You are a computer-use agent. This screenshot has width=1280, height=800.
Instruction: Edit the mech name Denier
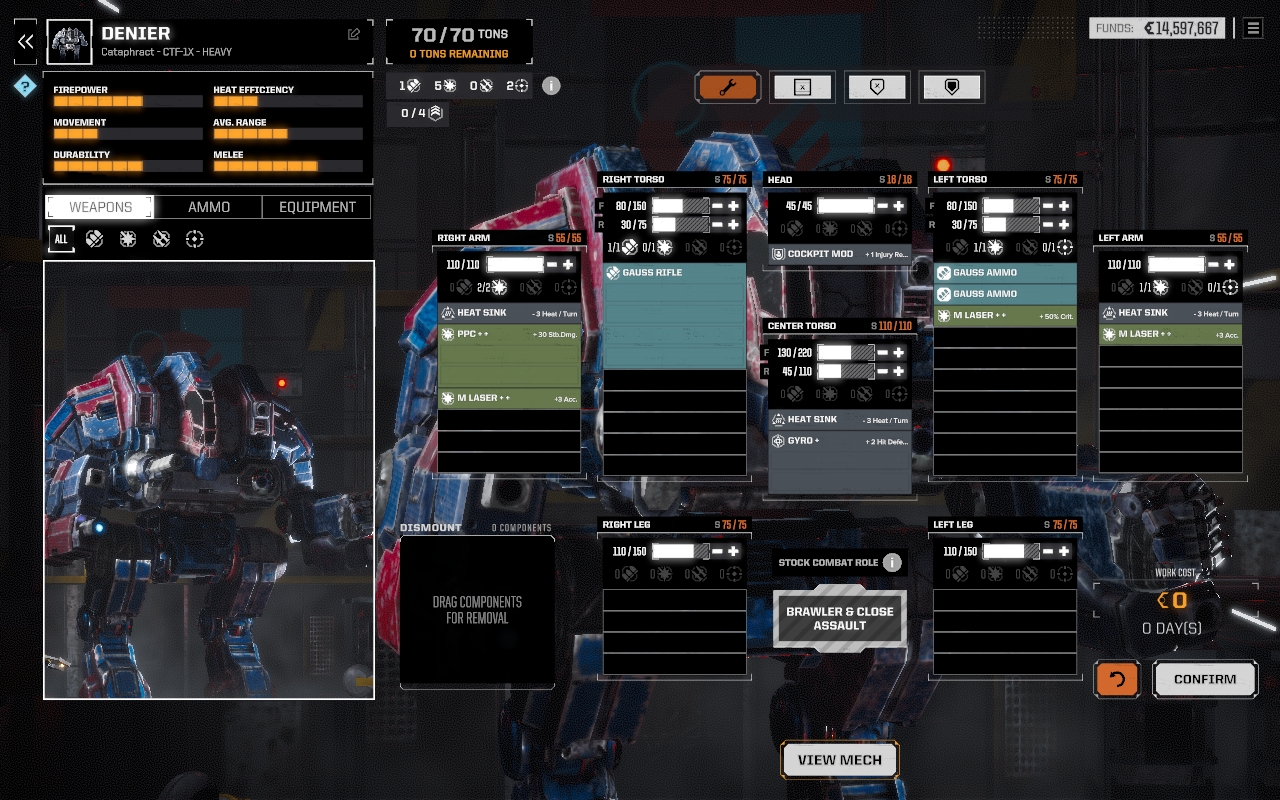point(354,34)
